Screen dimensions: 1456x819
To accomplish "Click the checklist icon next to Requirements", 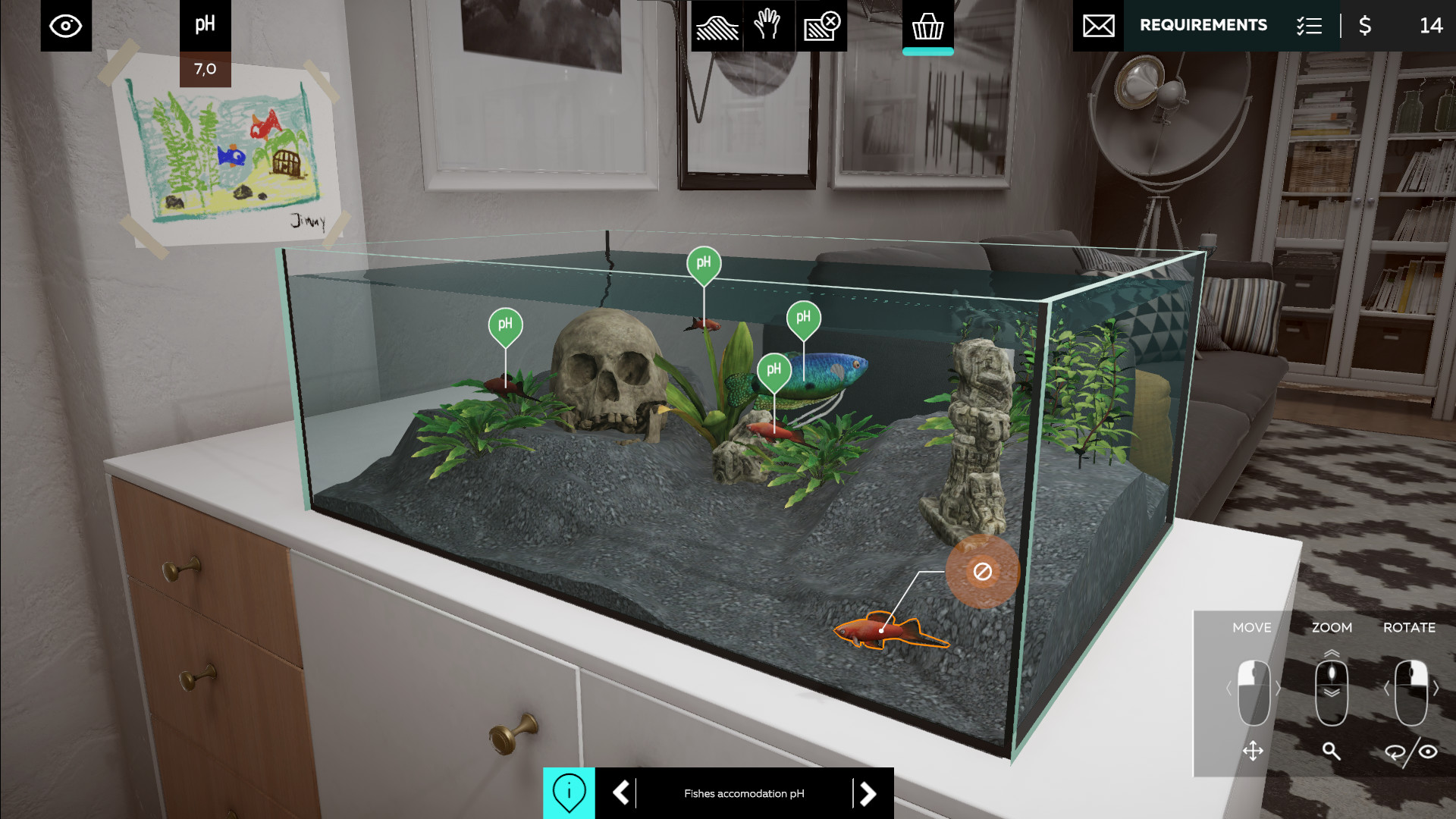I will [x=1309, y=25].
